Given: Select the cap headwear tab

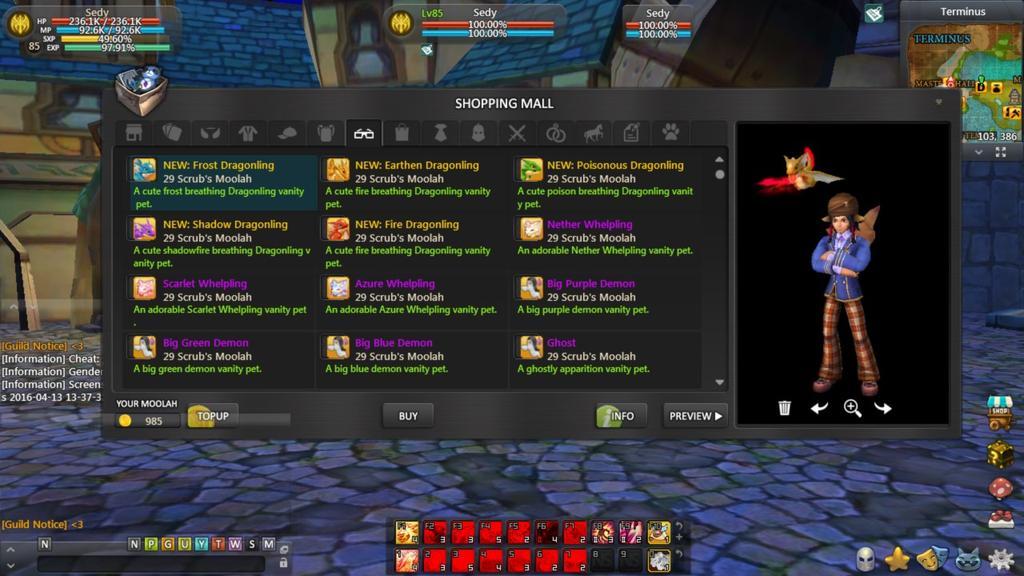Looking at the screenshot, I should tap(287, 133).
